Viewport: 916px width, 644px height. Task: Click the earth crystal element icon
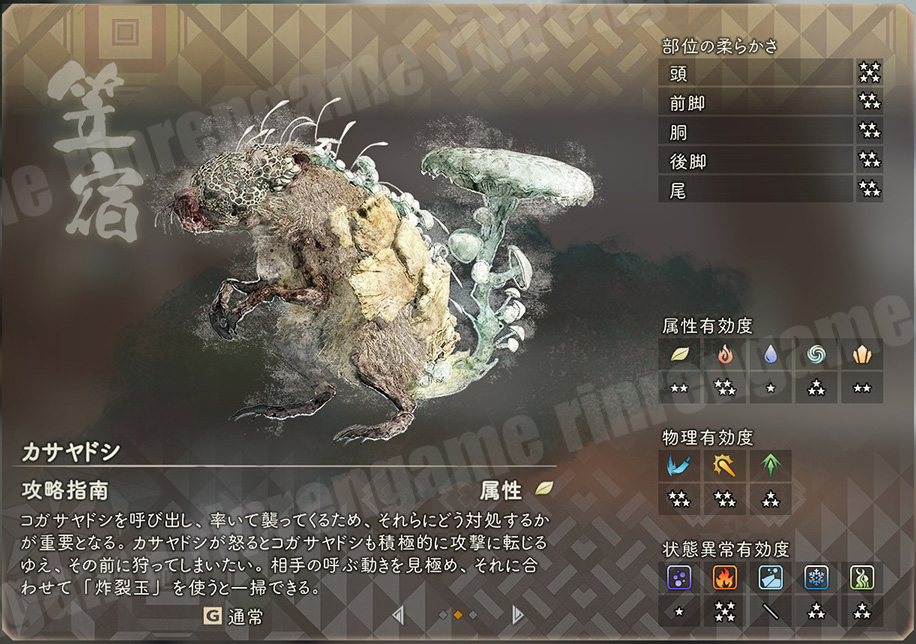click(x=861, y=355)
